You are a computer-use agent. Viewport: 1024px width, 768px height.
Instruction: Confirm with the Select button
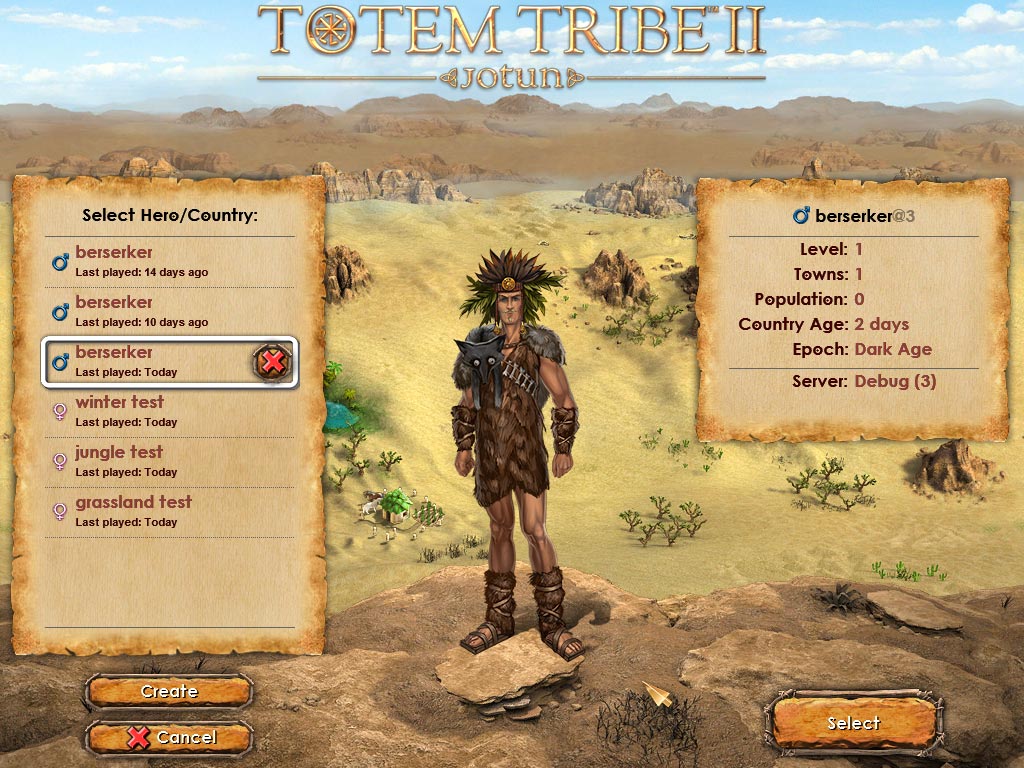[853, 723]
